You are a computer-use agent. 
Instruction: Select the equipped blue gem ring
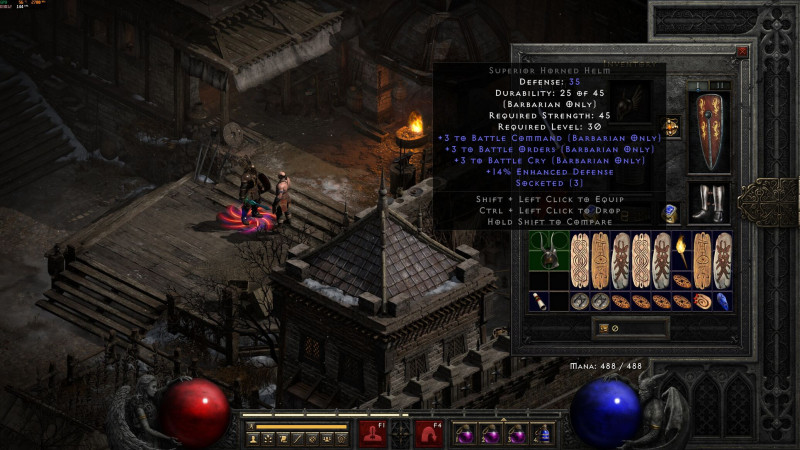pos(670,213)
